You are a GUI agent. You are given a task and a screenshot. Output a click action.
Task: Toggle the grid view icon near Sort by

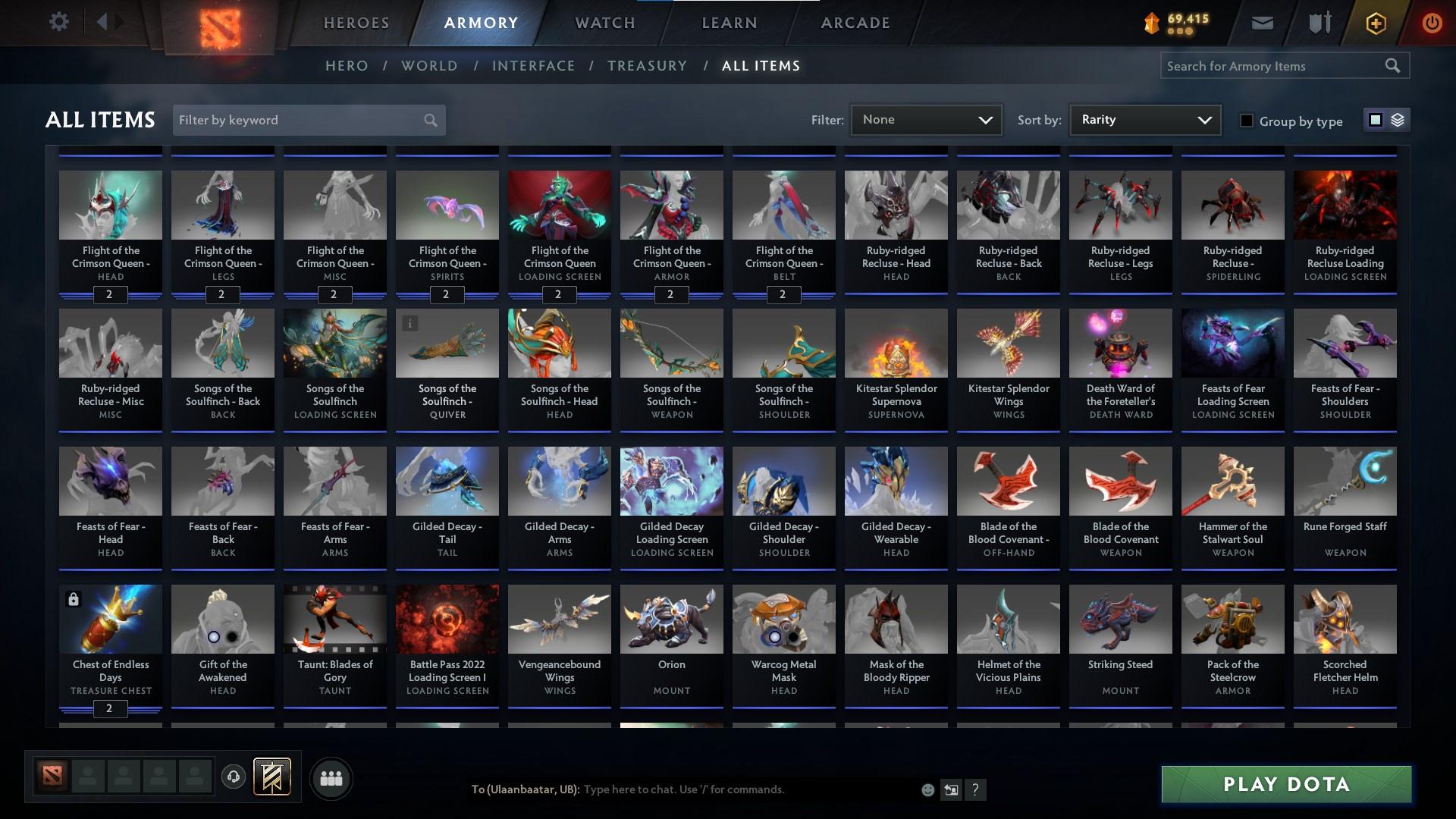point(1374,120)
